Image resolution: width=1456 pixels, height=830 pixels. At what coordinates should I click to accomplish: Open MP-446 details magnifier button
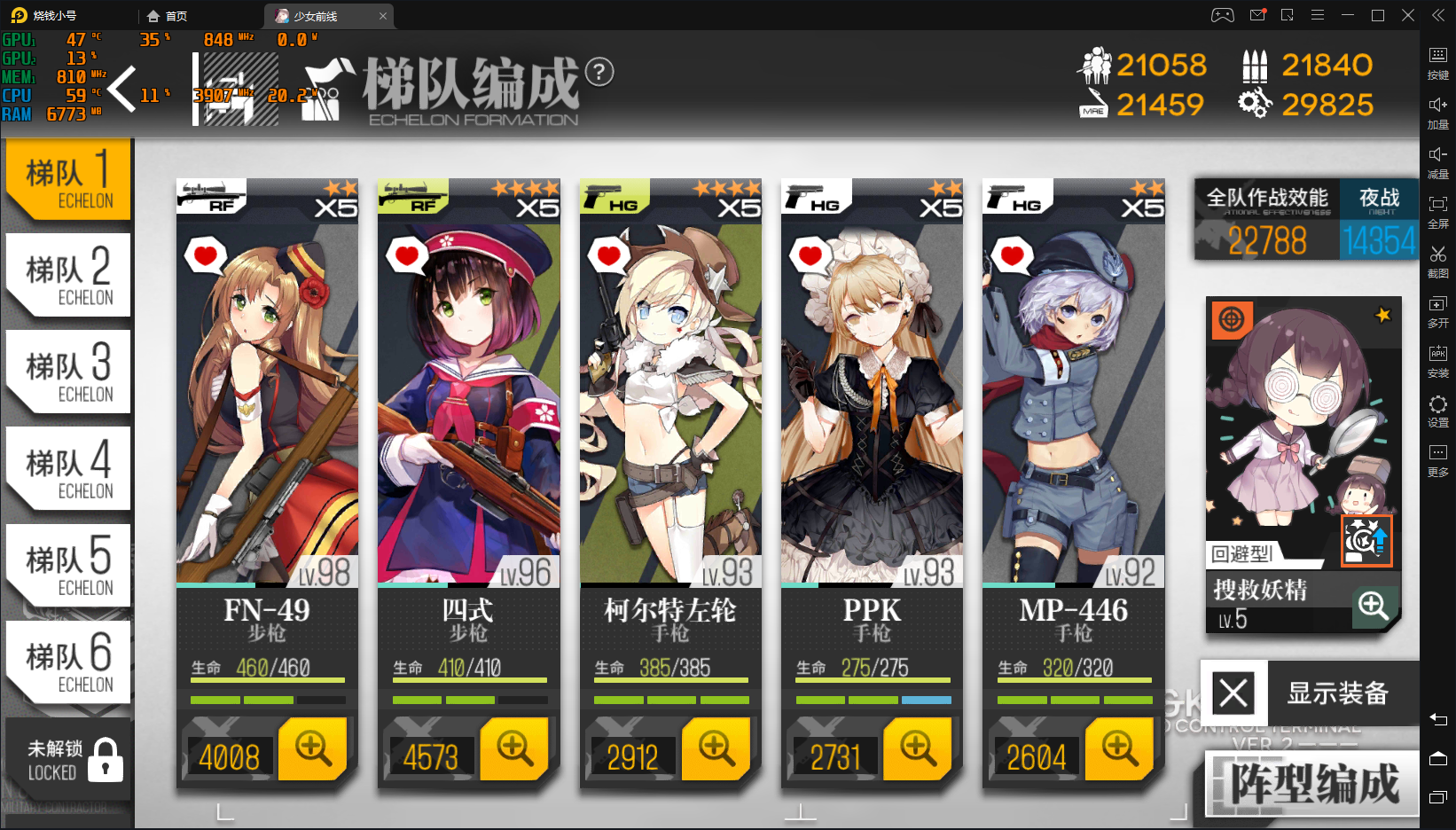tap(1120, 749)
